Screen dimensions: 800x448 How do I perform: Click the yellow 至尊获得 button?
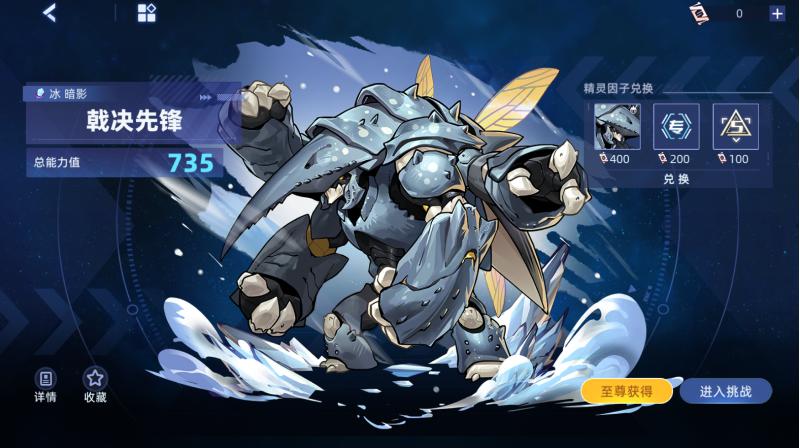626,391
